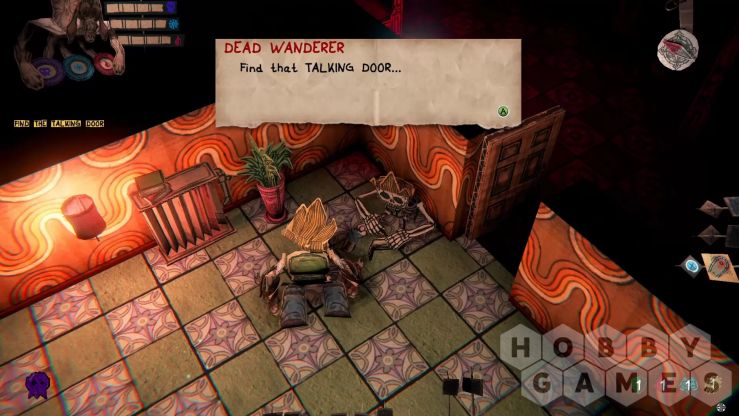Click the Dead Wanderer dialogue note
This screenshot has height=416, width=739.
pyautogui.click(x=368, y=82)
